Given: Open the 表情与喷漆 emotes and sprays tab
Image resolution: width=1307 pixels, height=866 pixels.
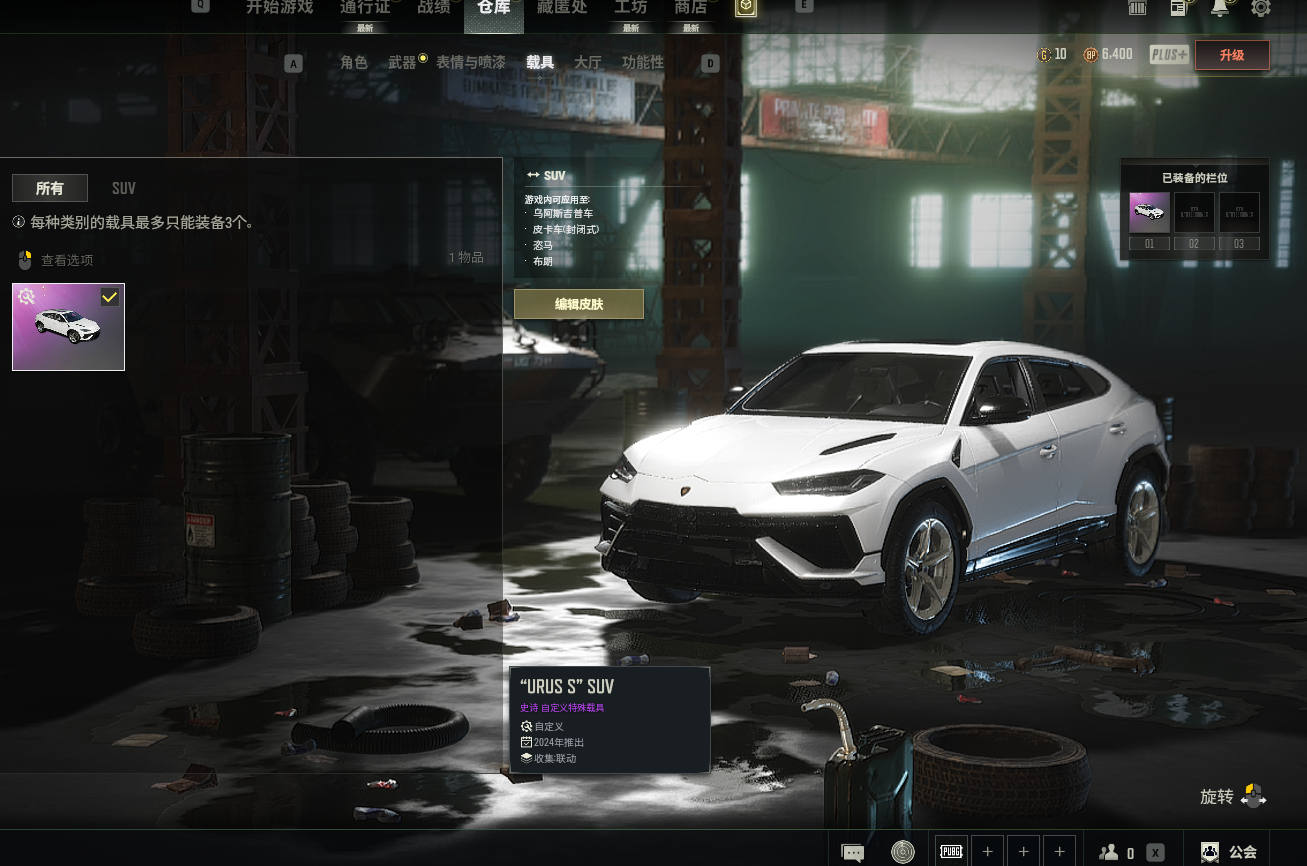Looking at the screenshot, I should tap(470, 62).
